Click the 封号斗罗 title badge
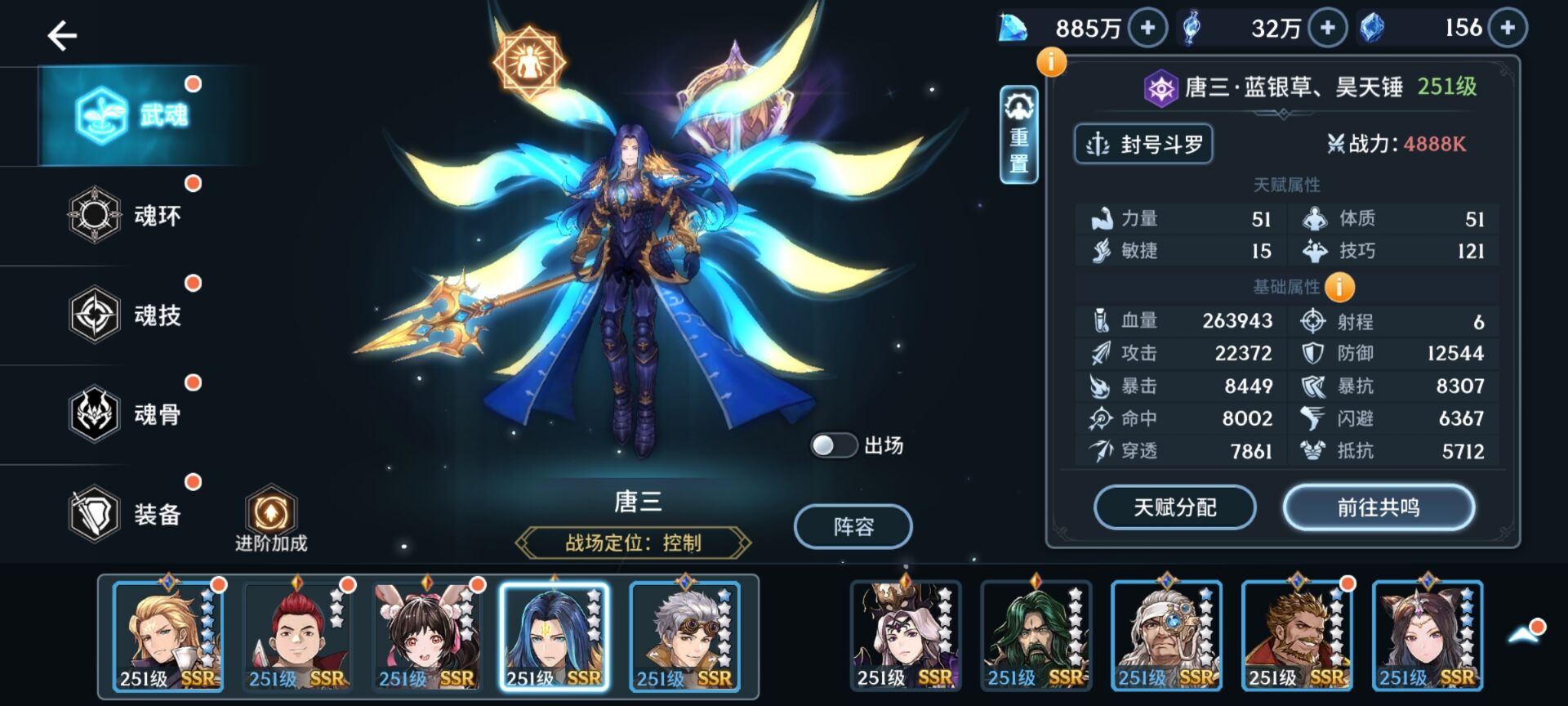Viewport: 1568px width, 706px height. tap(1143, 144)
